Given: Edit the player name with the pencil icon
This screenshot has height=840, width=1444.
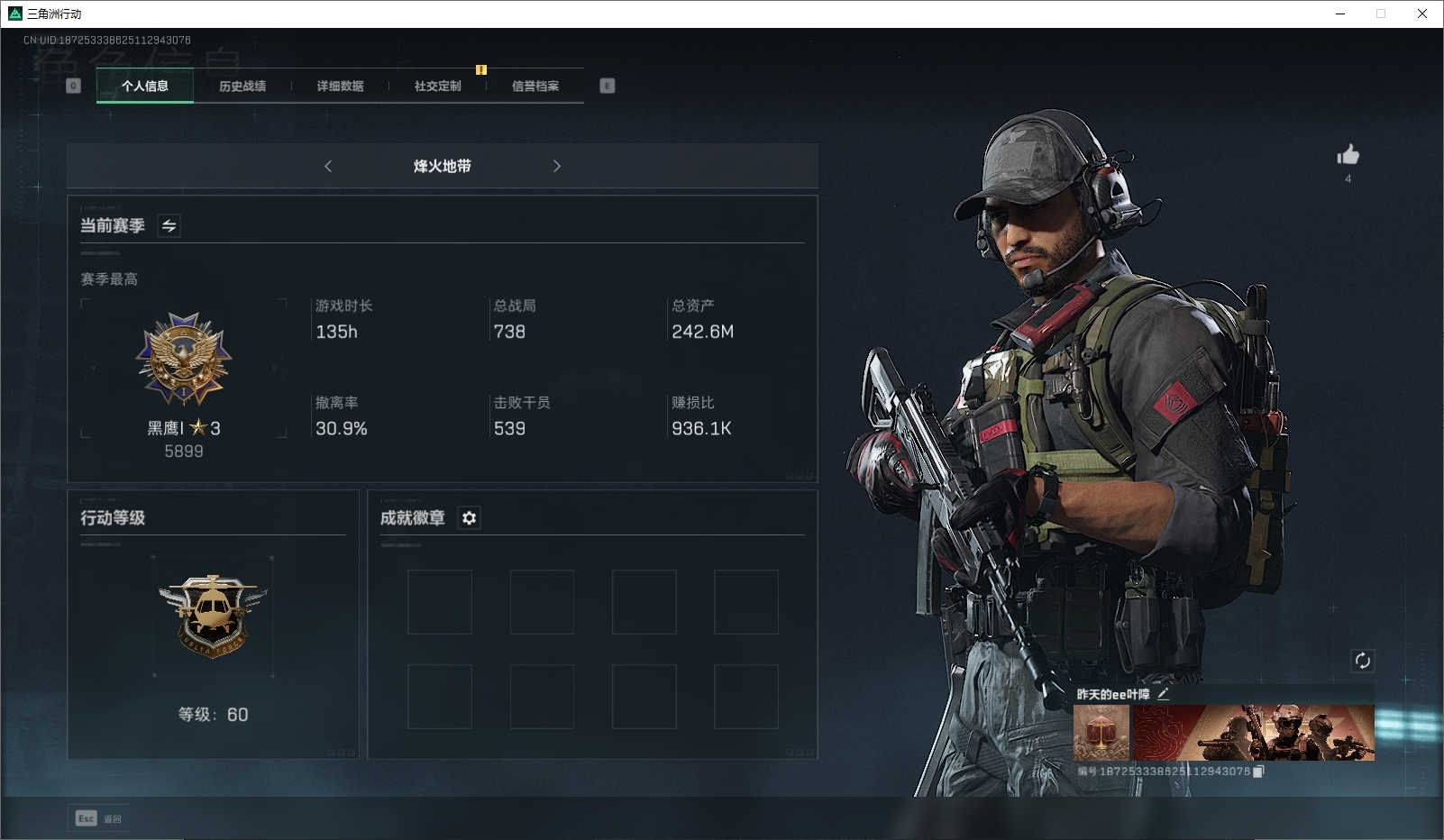Looking at the screenshot, I should pyautogui.click(x=1163, y=694).
